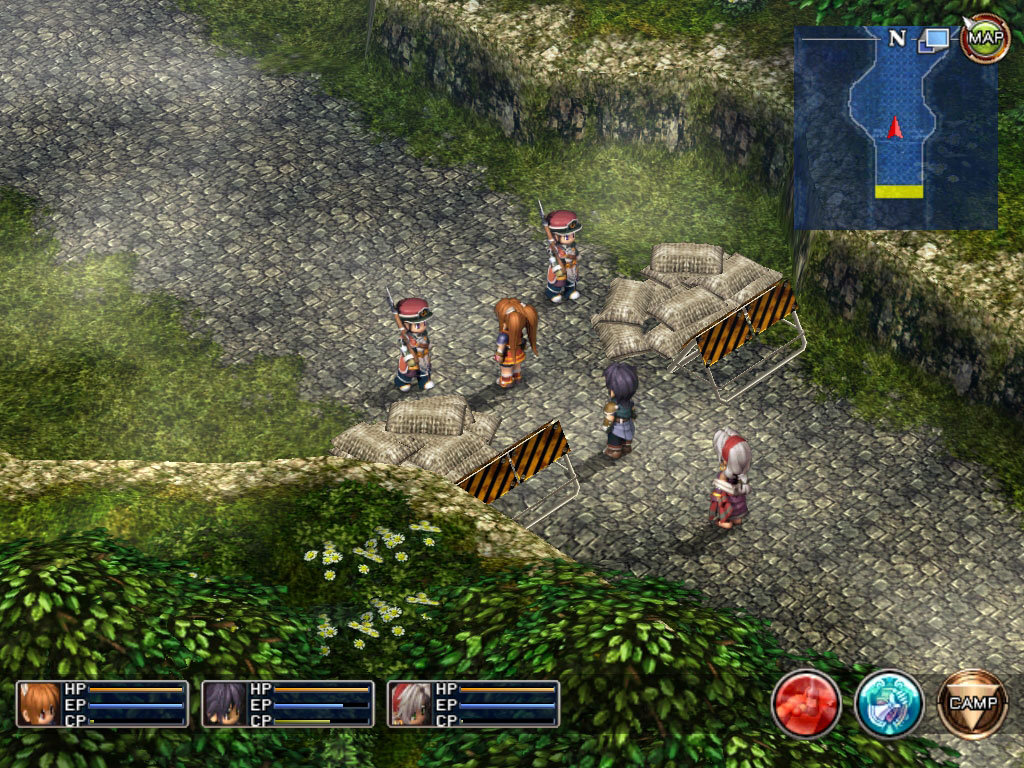Viewport: 1024px width, 768px height.
Task: Toggle the blue overlapping-windows minimap icon
Action: click(937, 40)
